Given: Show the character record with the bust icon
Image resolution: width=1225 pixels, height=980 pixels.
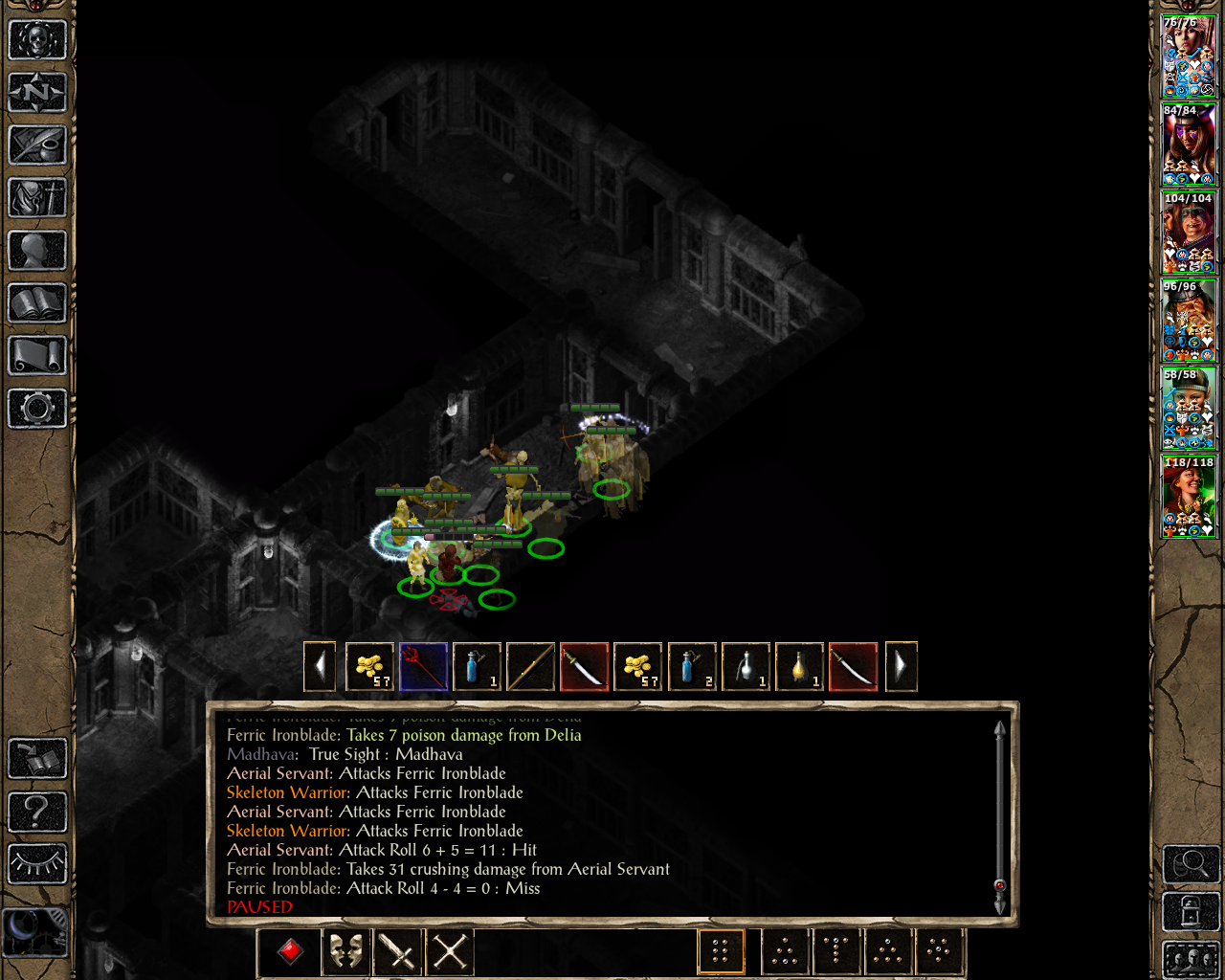Looking at the screenshot, I should (x=37, y=251).
